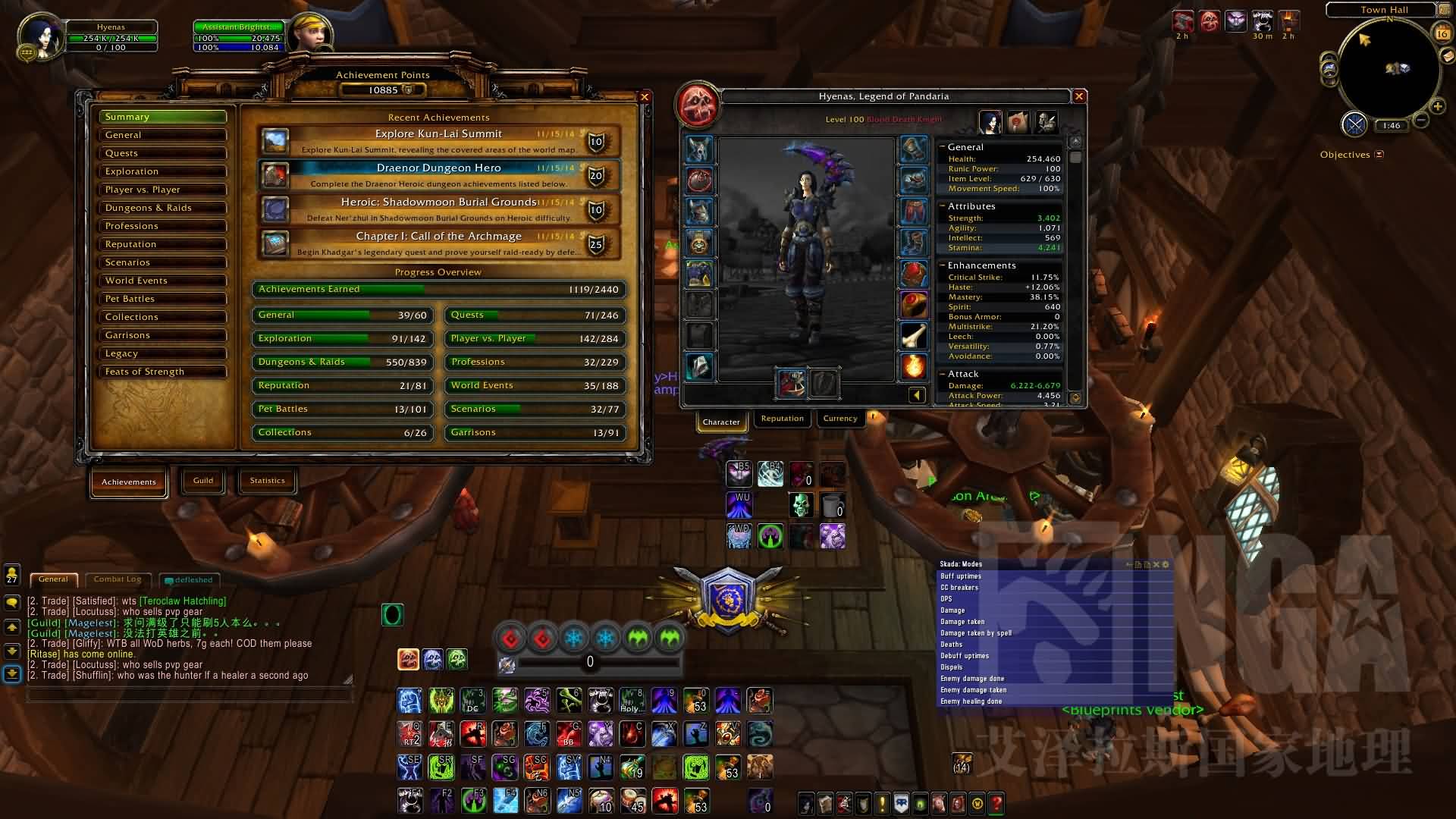Open the Pet Battles progress bar

tap(343, 409)
